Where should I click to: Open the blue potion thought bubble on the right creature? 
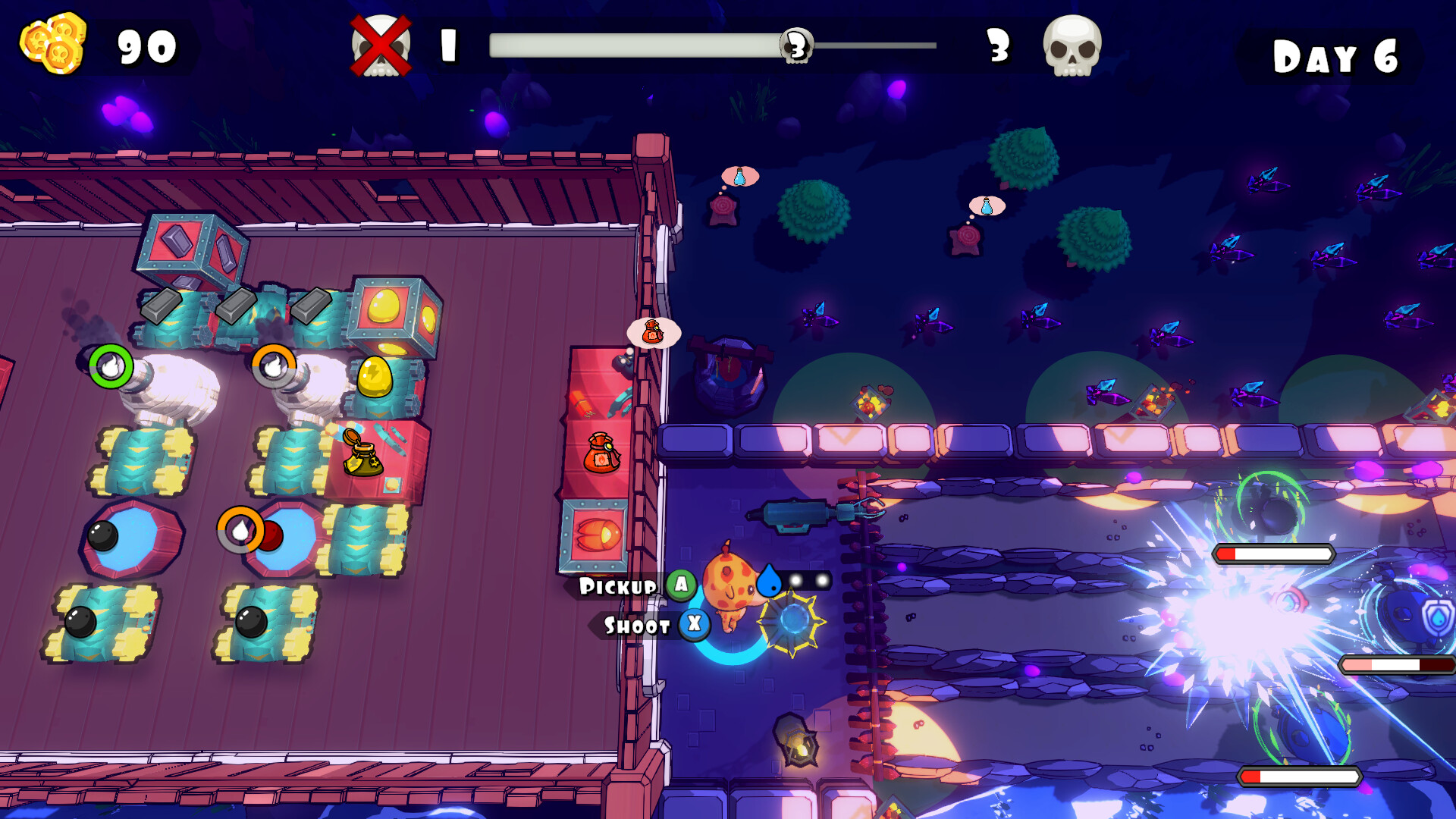coord(986,203)
